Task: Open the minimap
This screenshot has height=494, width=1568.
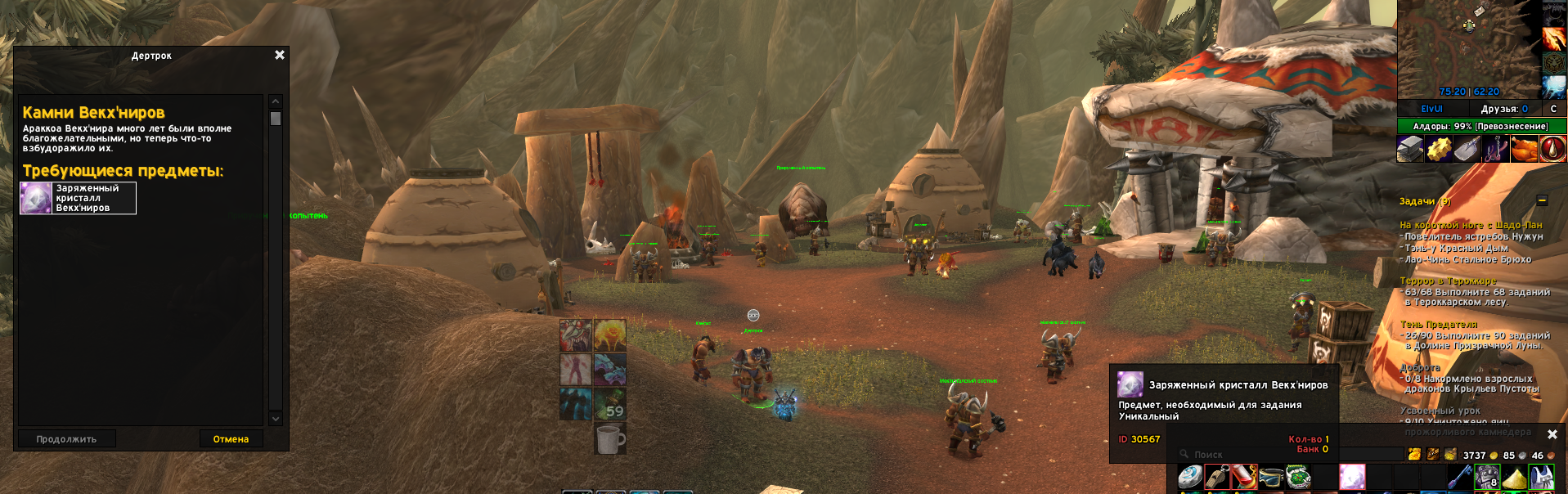Action: point(1468,49)
